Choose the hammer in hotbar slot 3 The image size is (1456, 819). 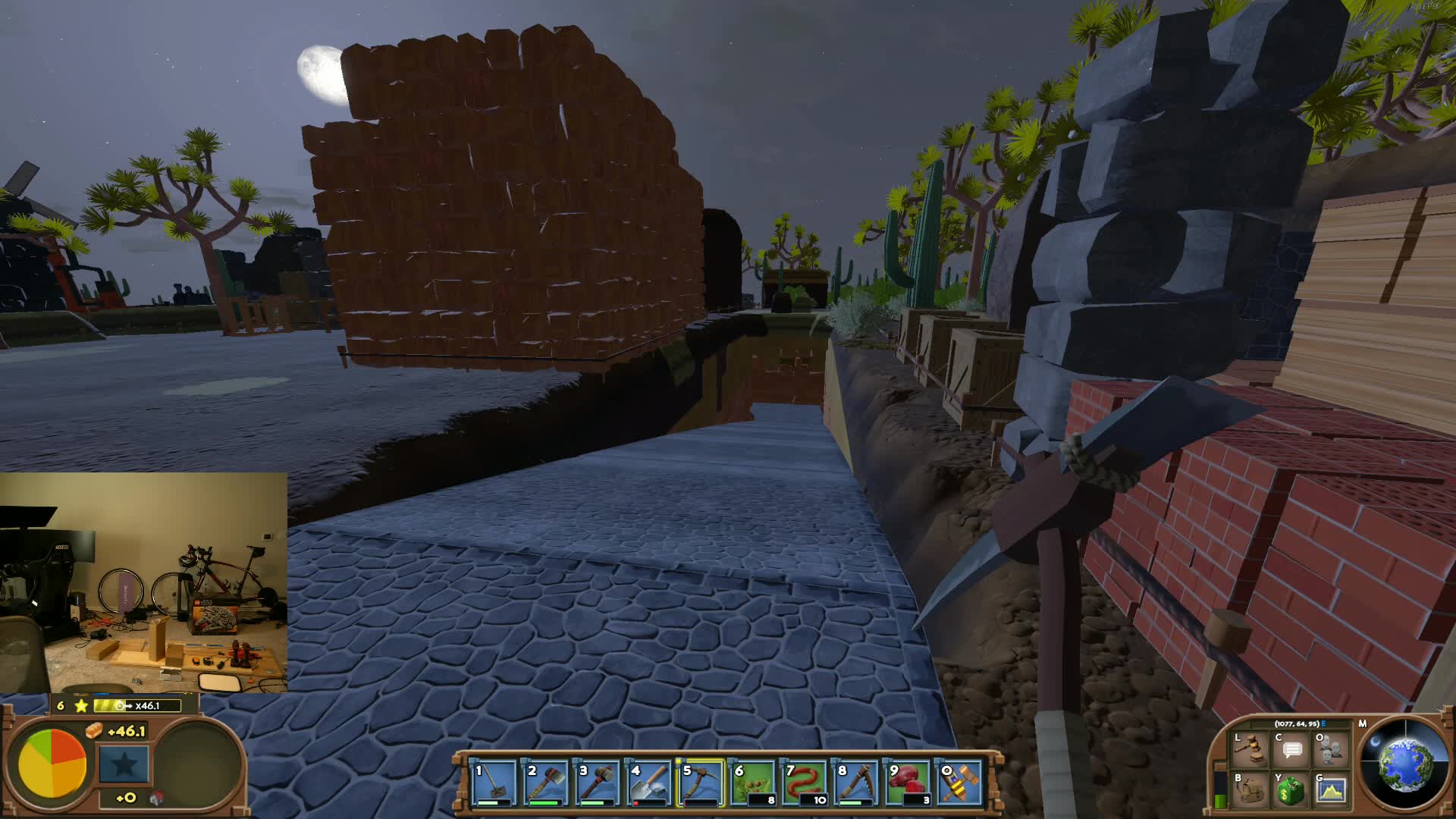coord(597,783)
